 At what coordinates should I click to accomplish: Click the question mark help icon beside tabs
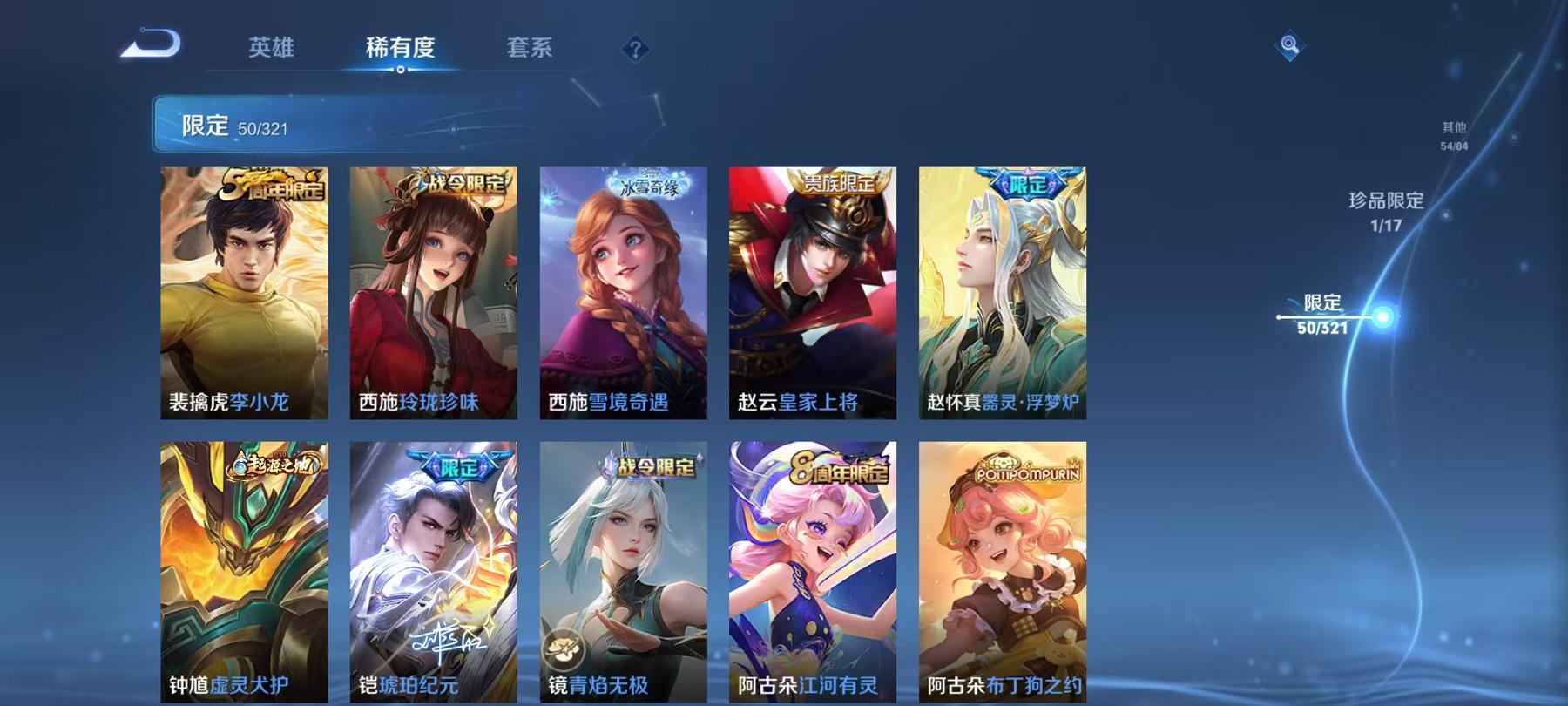637,49
